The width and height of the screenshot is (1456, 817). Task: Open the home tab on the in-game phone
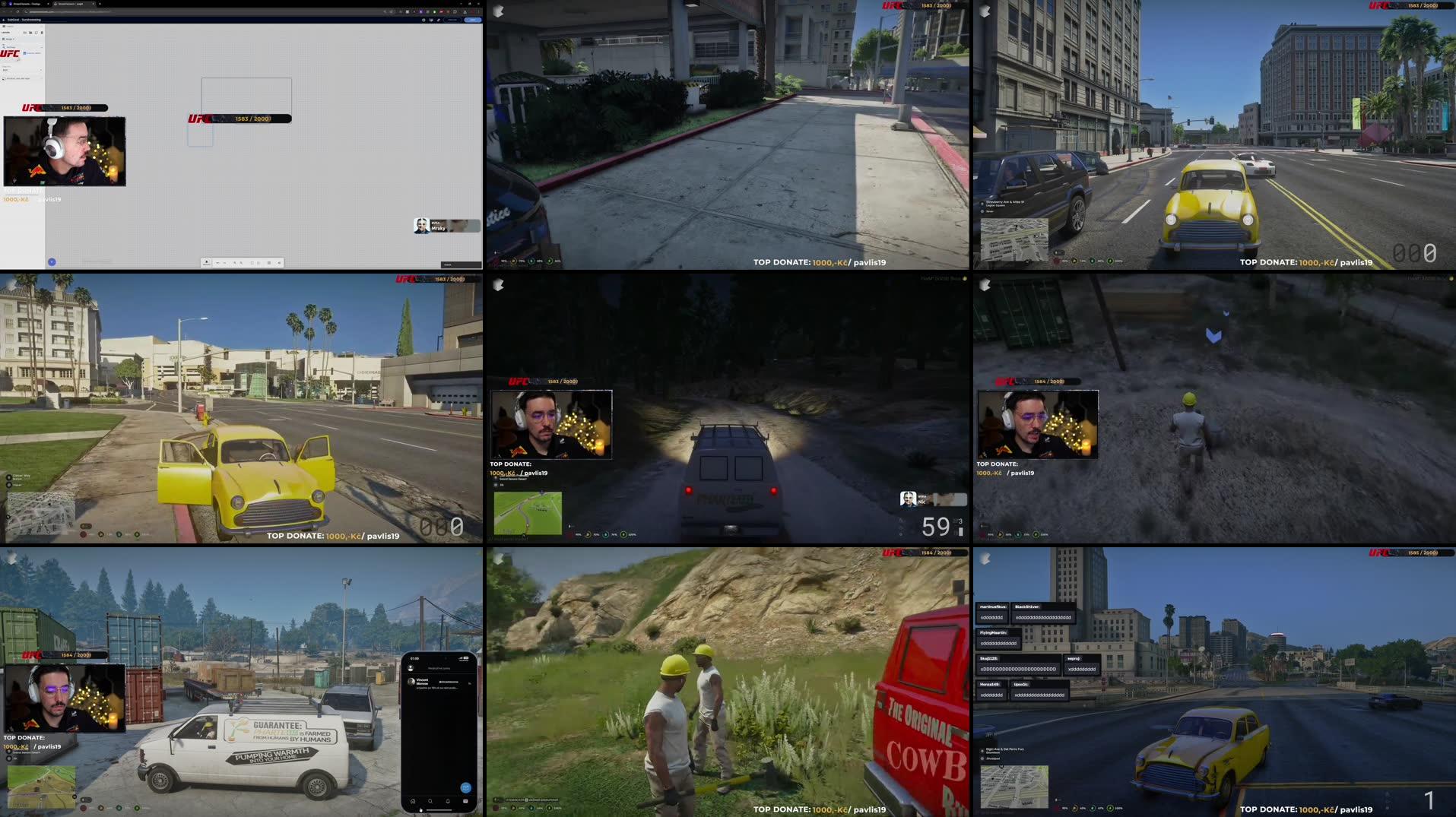413,801
